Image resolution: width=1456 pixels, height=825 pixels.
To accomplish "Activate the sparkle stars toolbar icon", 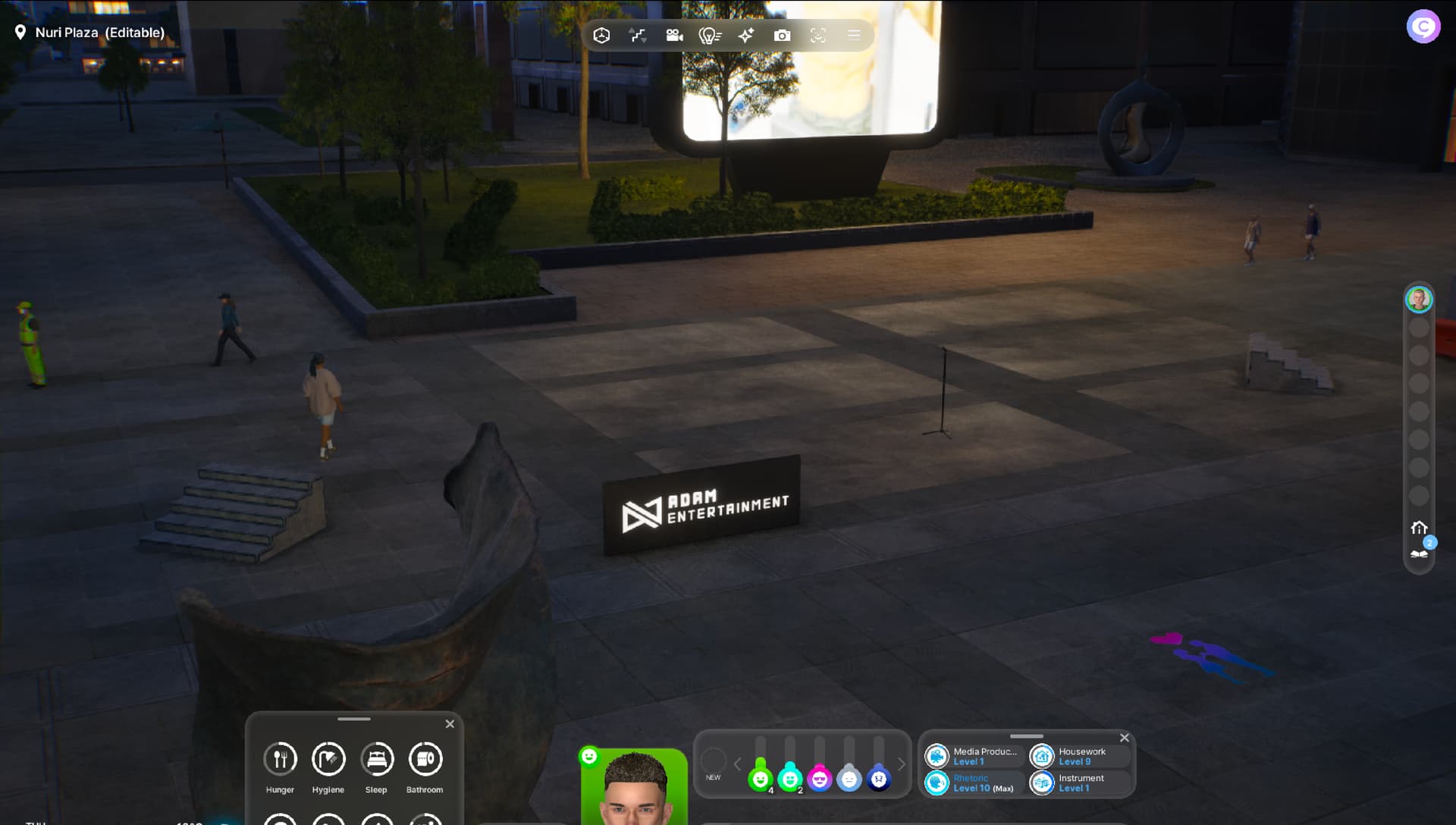I will [x=746, y=36].
